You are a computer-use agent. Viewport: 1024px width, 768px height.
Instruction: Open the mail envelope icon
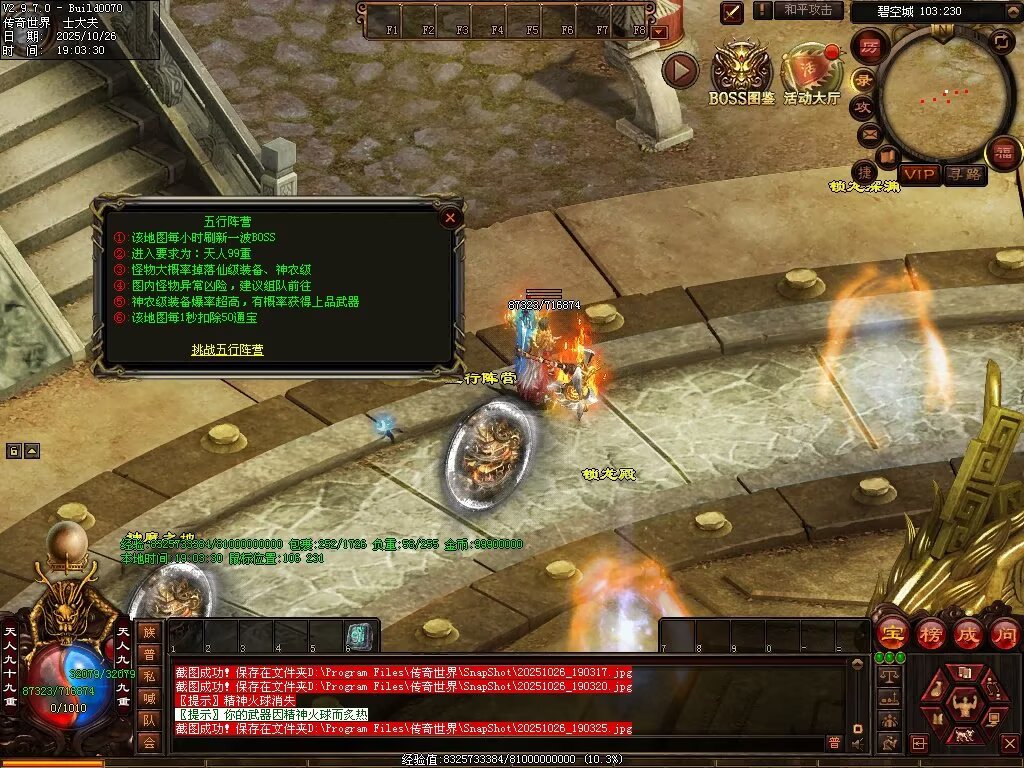pos(868,132)
